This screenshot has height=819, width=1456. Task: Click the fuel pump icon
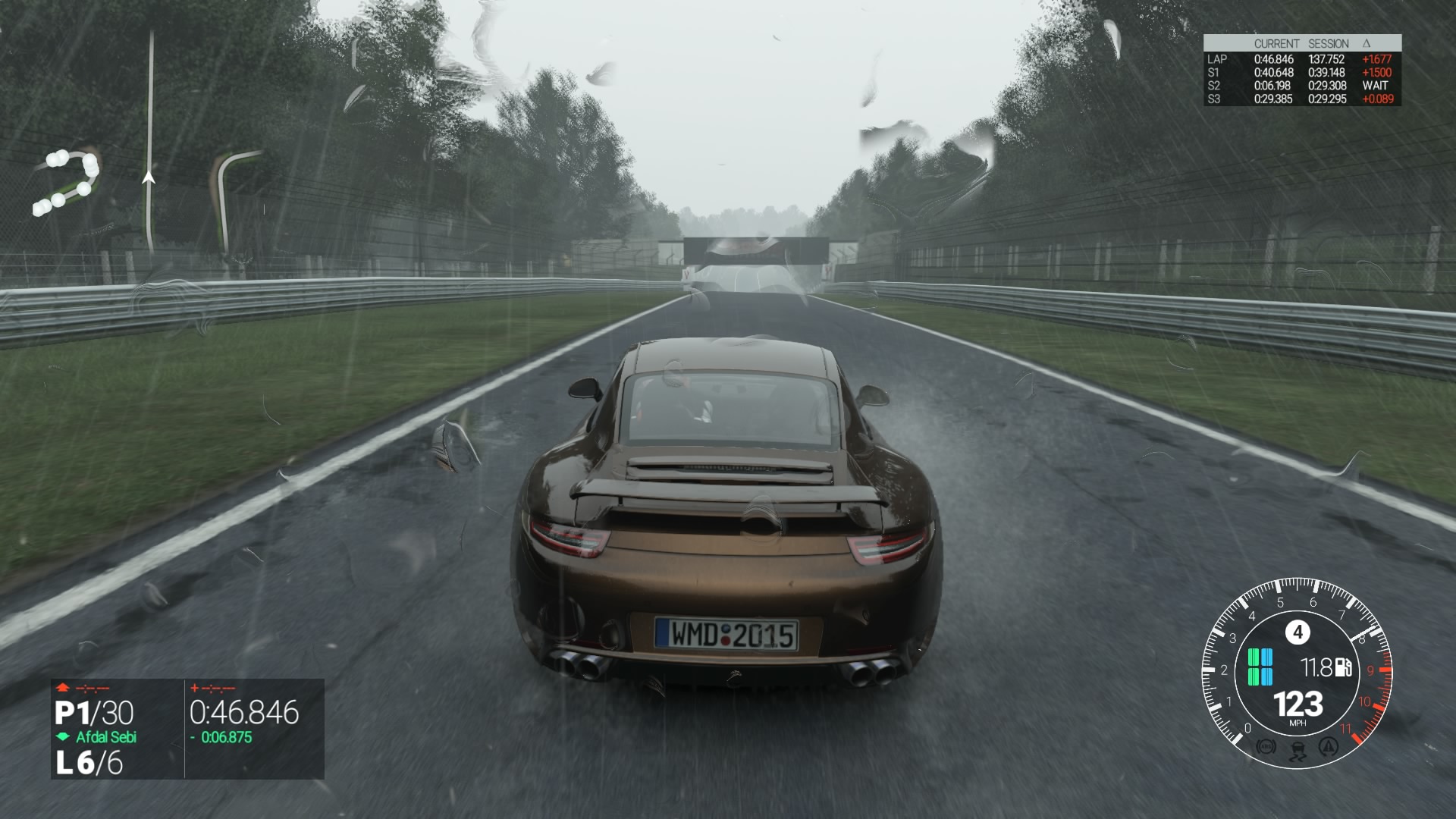(1343, 667)
